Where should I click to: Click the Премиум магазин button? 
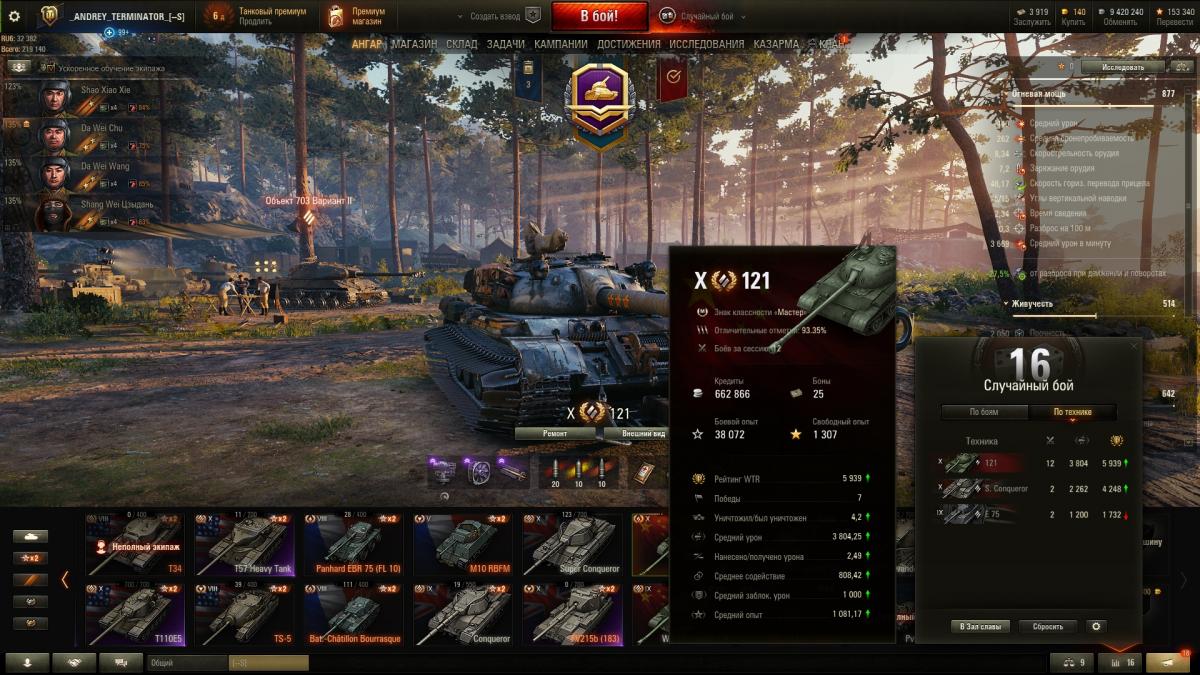357,16
